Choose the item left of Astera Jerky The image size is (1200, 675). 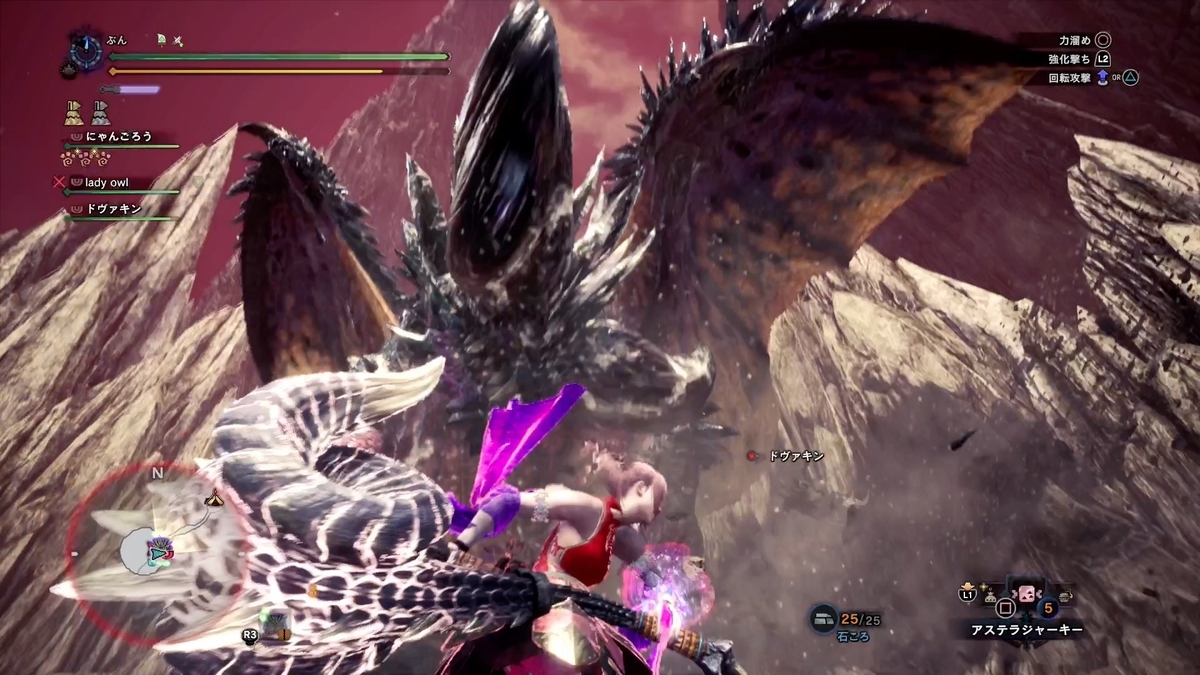(989, 598)
